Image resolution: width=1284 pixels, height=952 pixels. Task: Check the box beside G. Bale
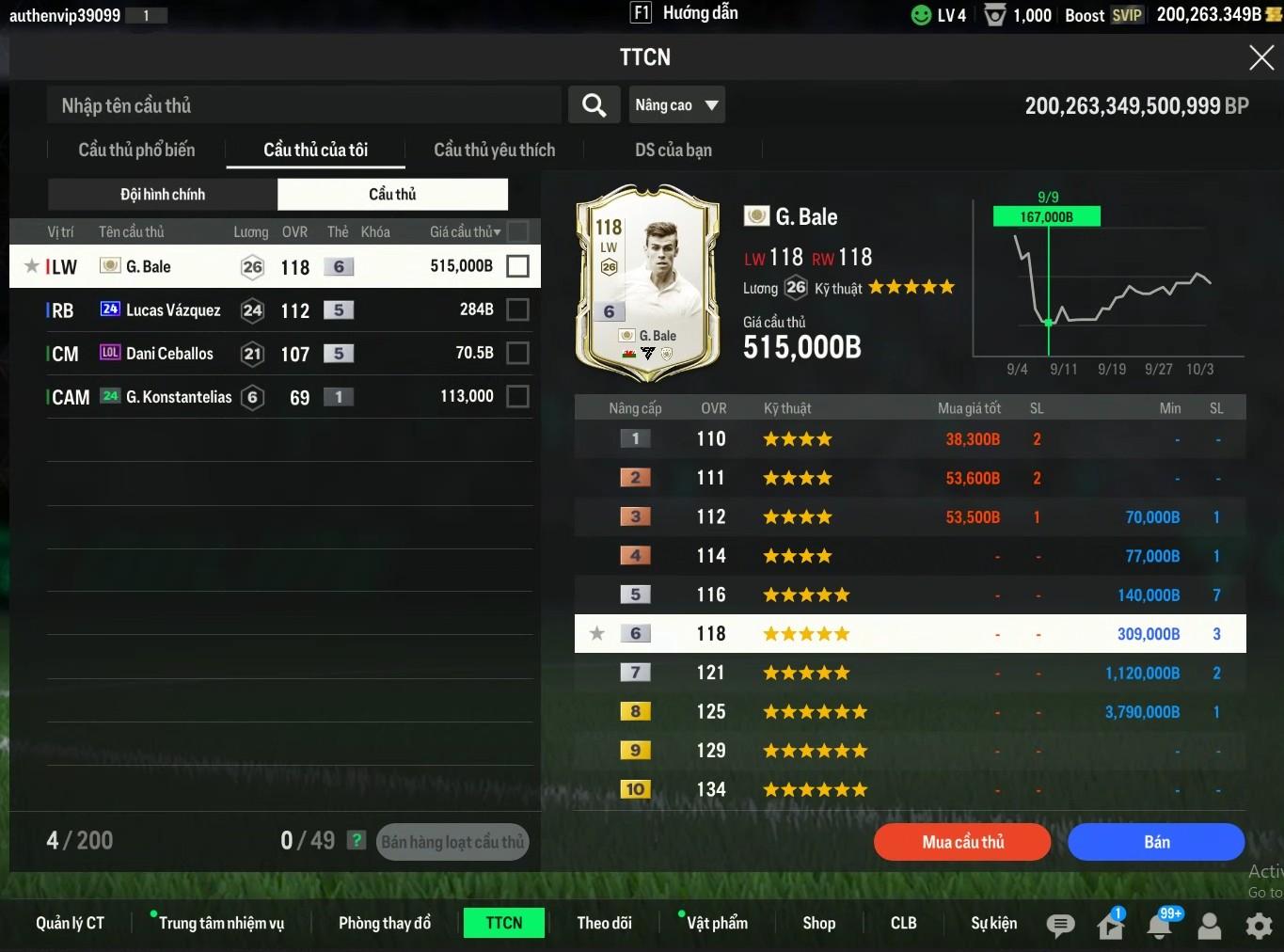point(517,266)
